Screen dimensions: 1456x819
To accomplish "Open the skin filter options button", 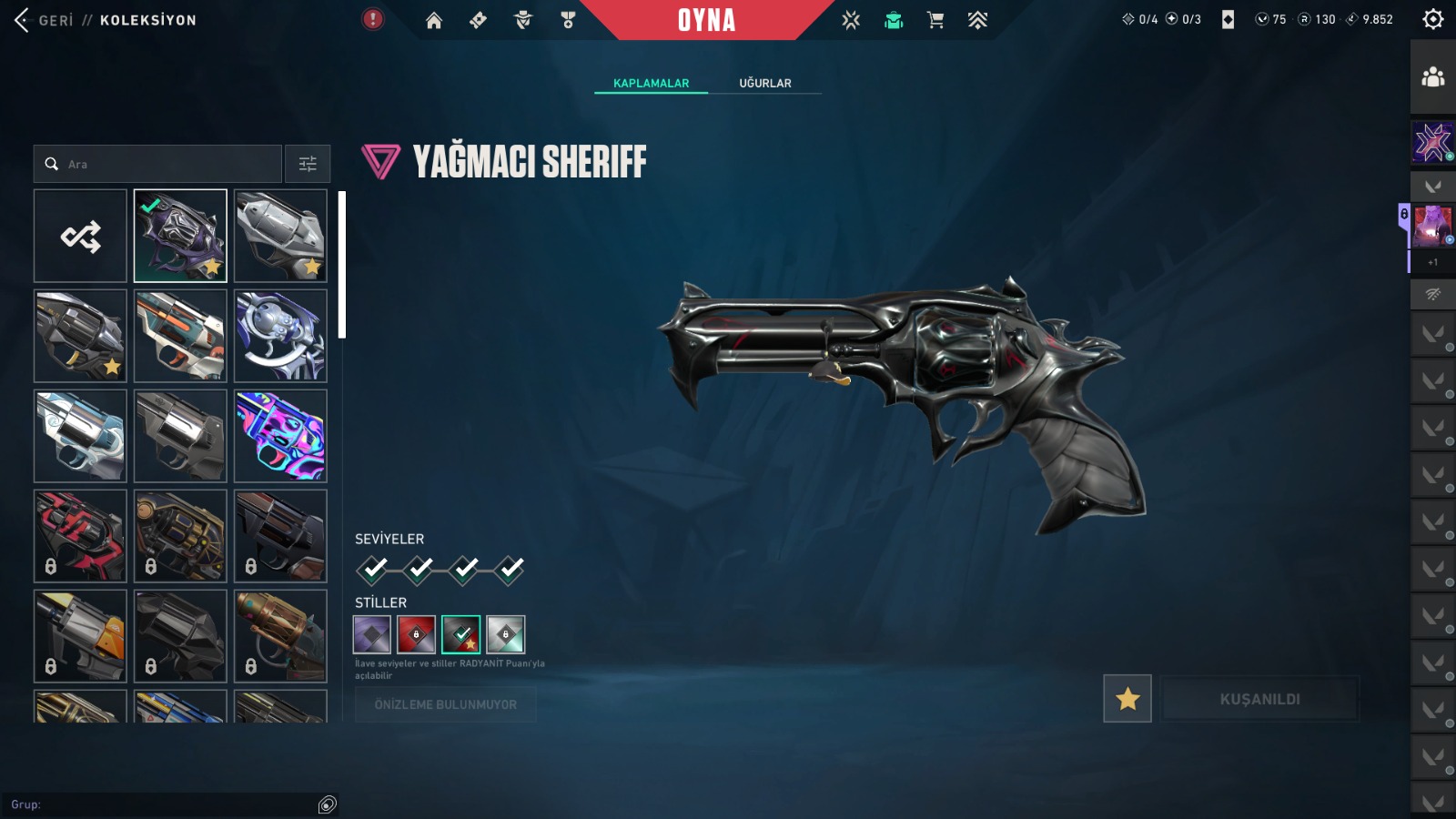I will coord(308,165).
